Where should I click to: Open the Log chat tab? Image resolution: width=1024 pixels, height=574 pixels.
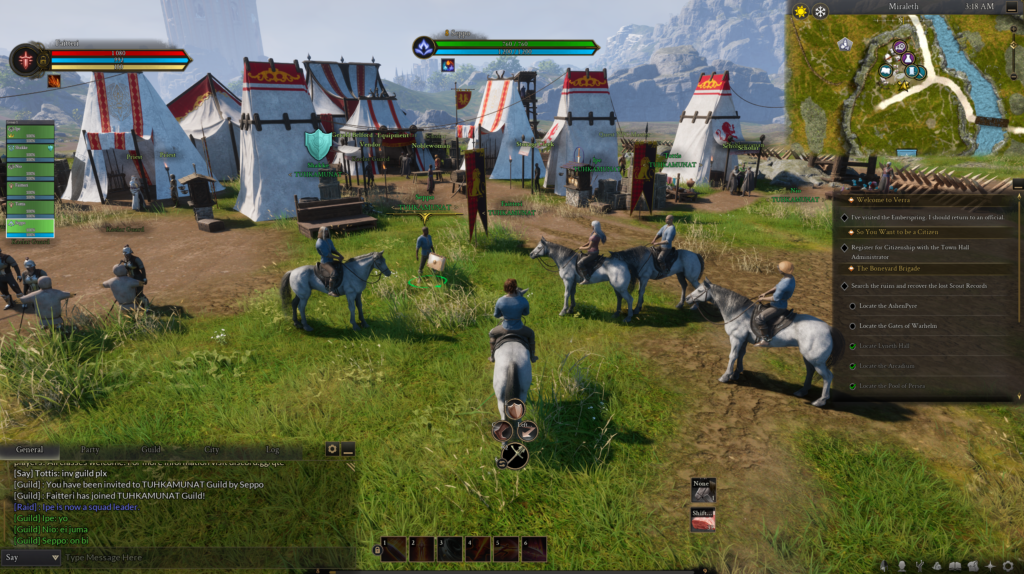273,450
